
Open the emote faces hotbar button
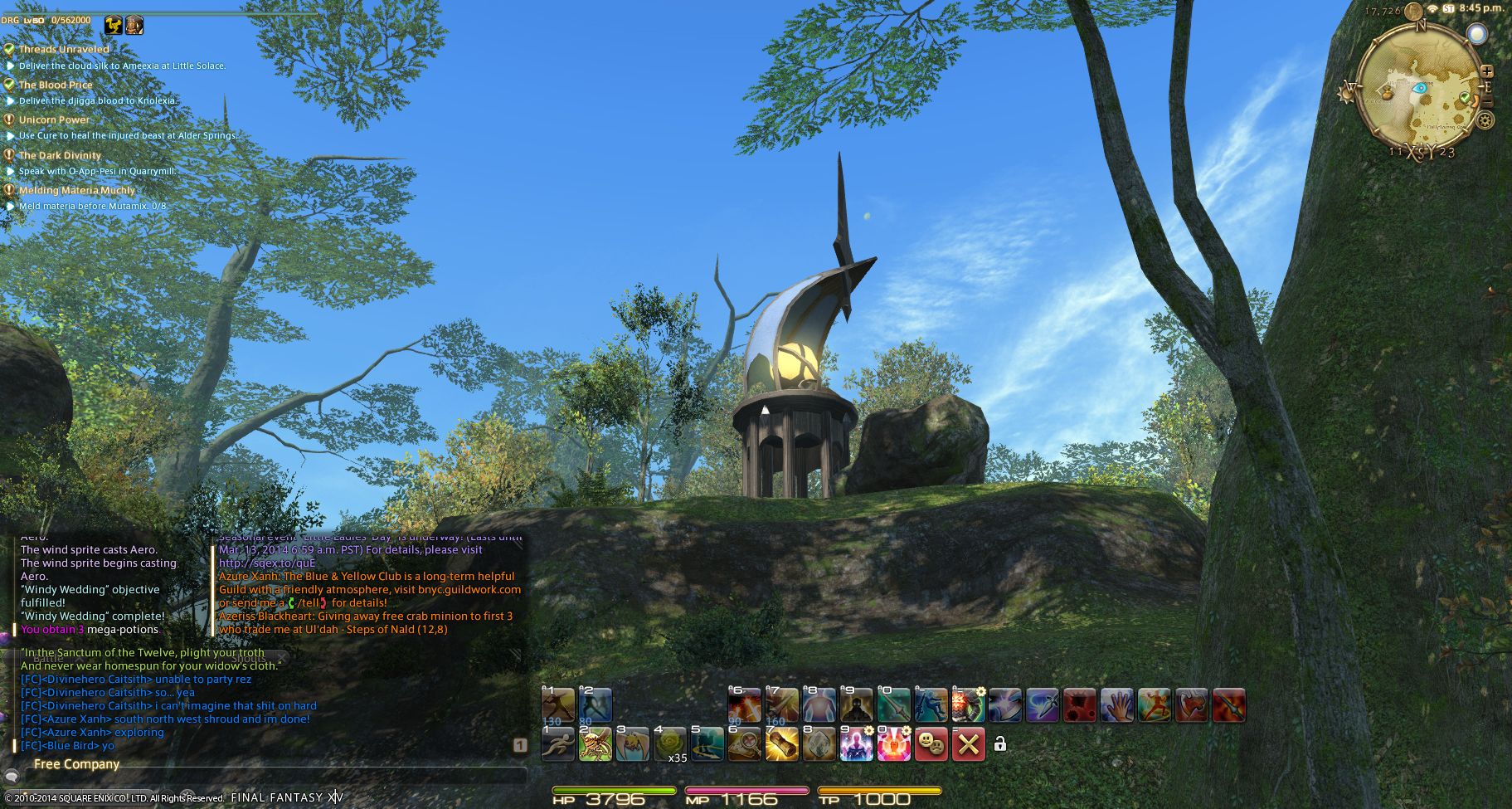(931, 744)
